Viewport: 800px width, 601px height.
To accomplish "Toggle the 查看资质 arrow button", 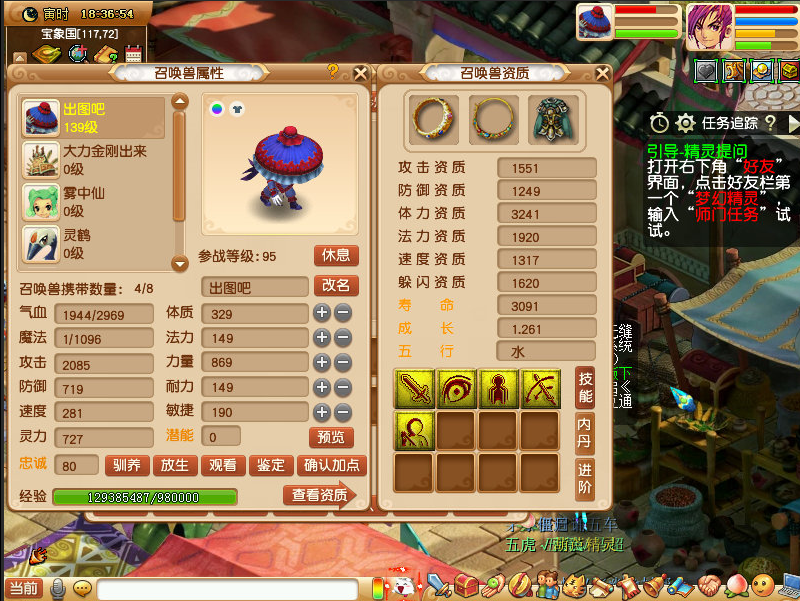I will pos(320,495).
